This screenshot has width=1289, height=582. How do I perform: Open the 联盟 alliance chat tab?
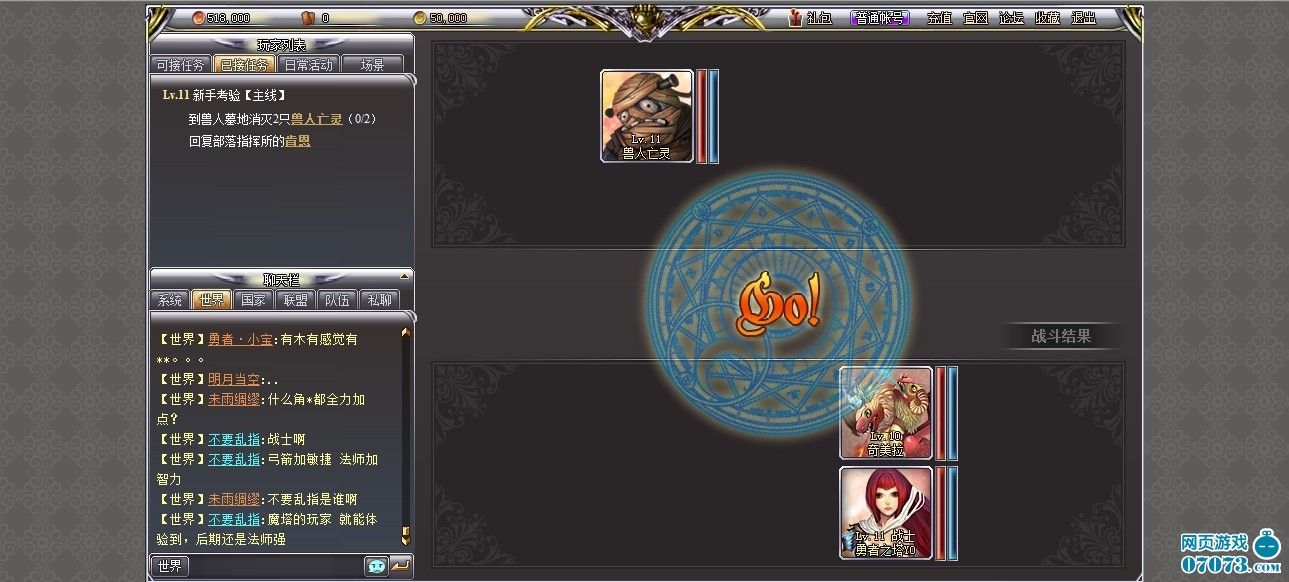[295, 300]
